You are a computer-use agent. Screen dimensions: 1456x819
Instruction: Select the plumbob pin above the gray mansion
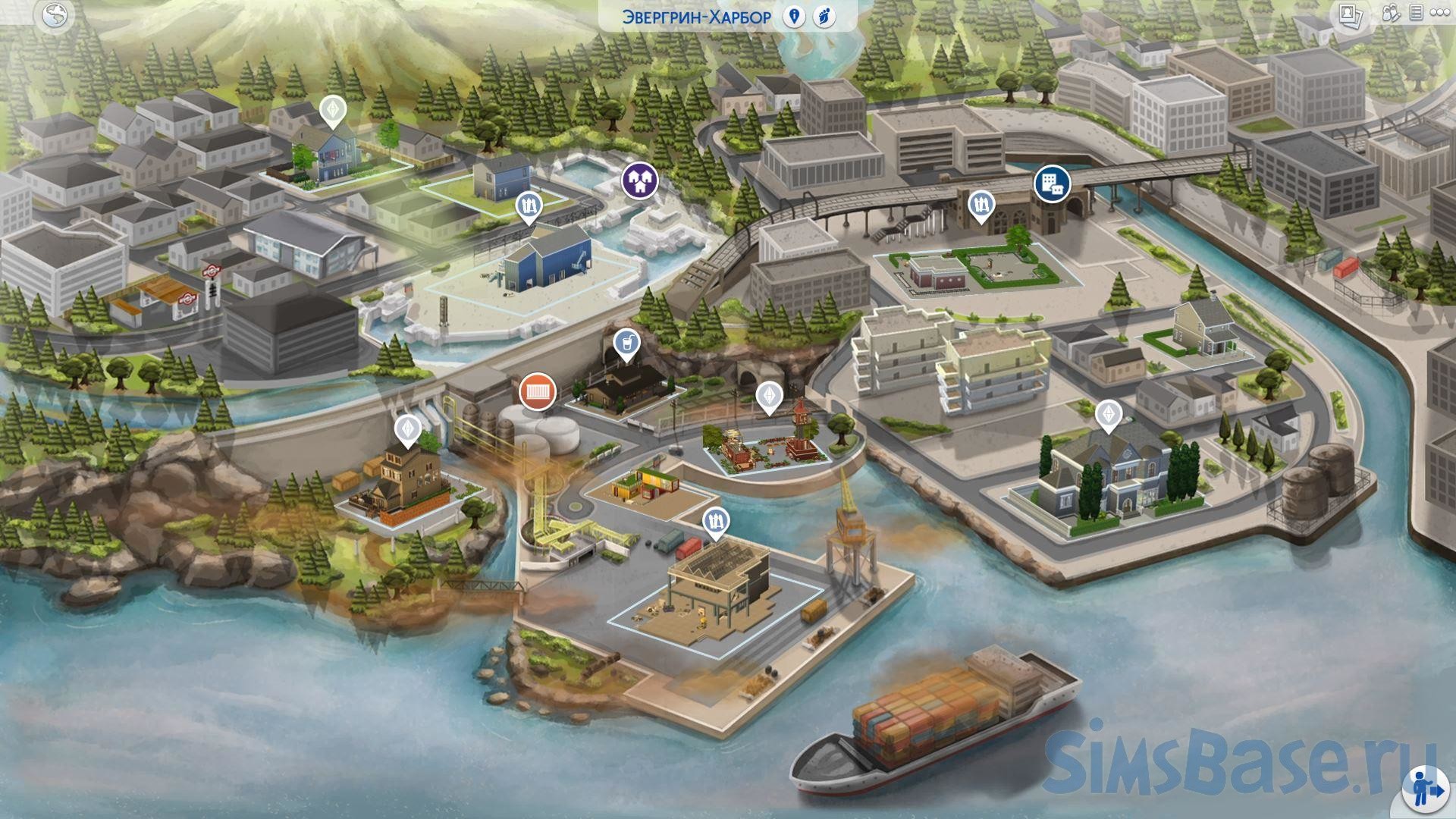(1109, 415)
